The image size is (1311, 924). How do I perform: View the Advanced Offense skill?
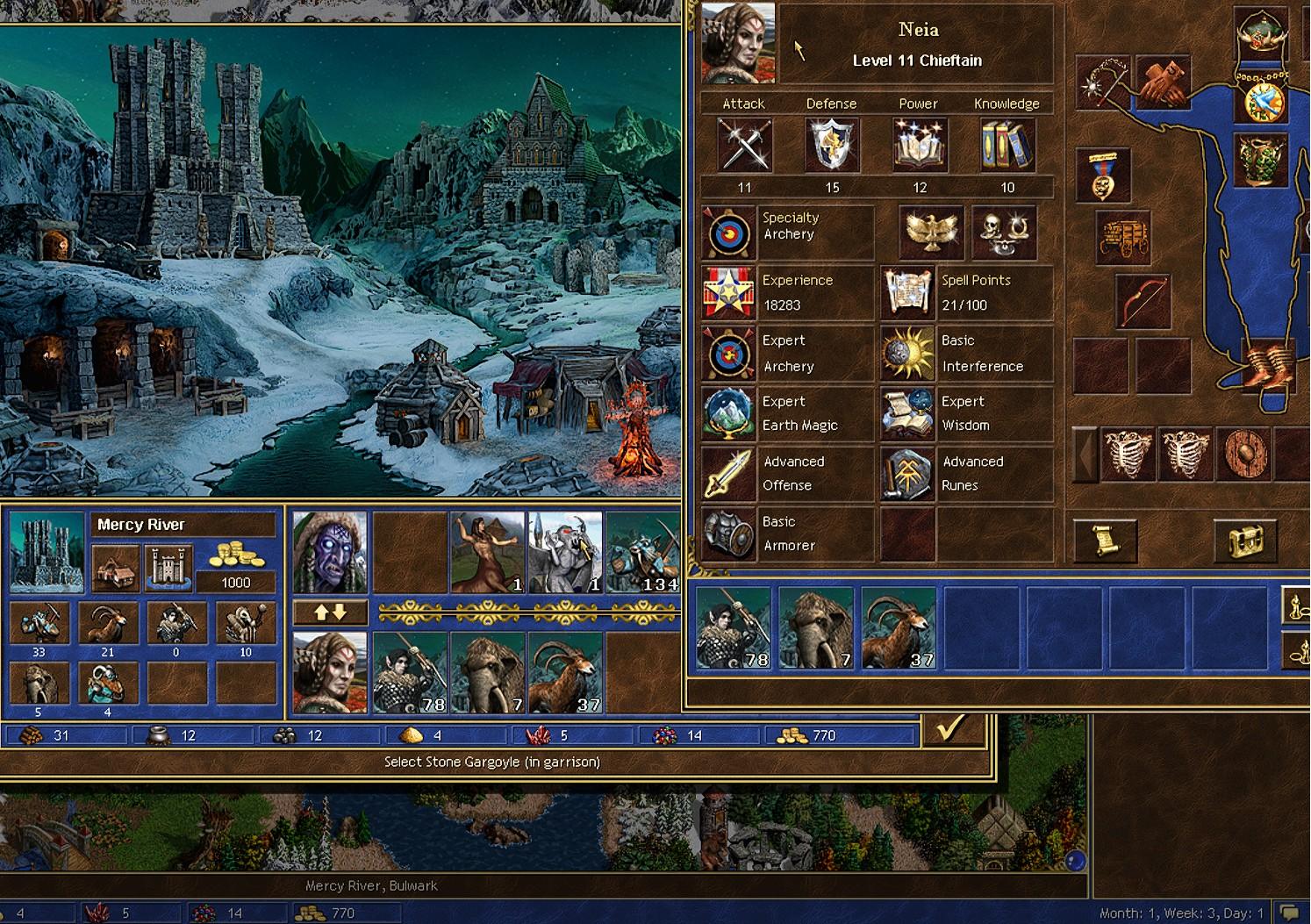(728, 473)
